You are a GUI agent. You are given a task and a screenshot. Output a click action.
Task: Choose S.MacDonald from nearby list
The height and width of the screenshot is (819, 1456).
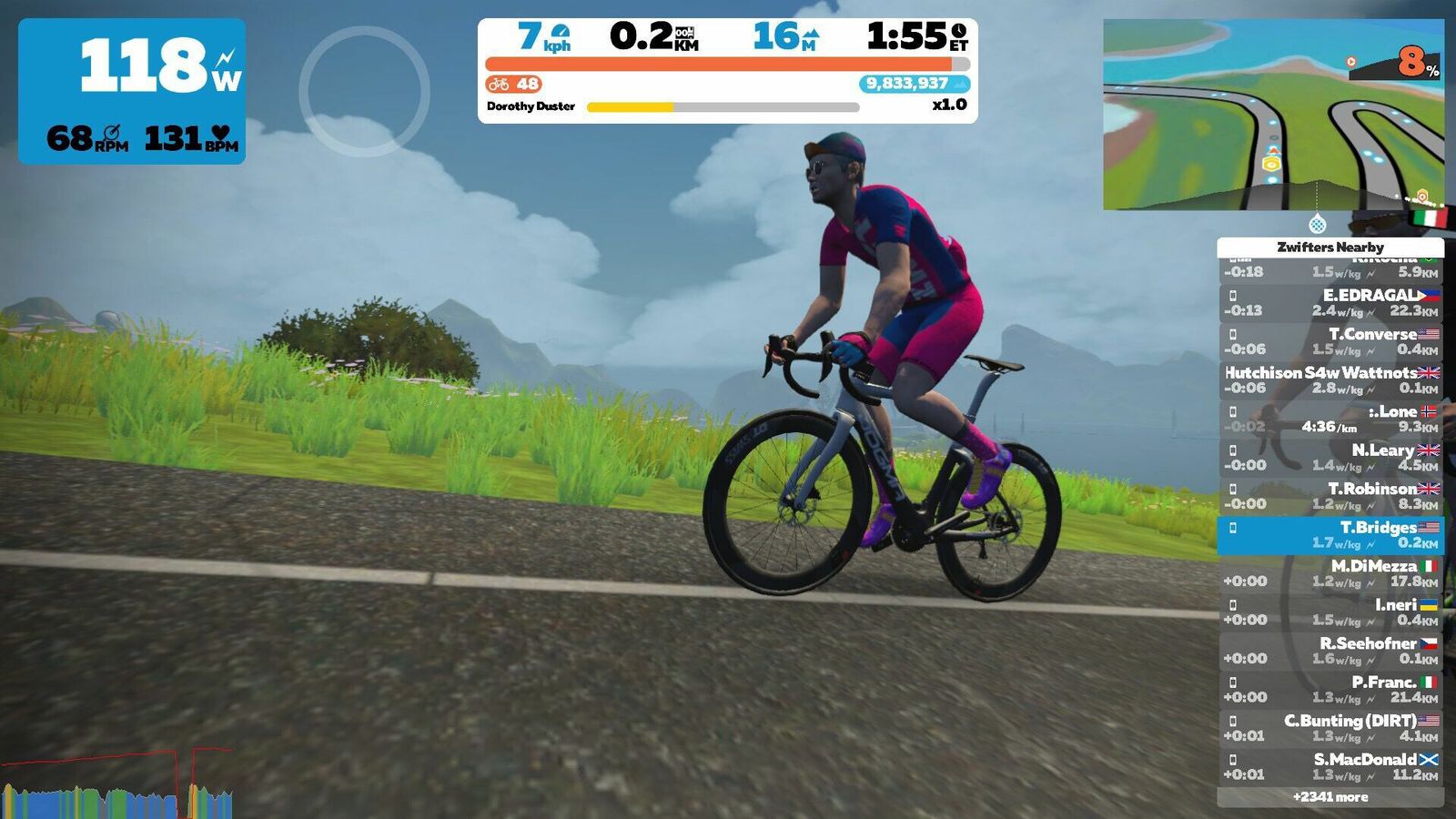click(x=1330, y=767)
